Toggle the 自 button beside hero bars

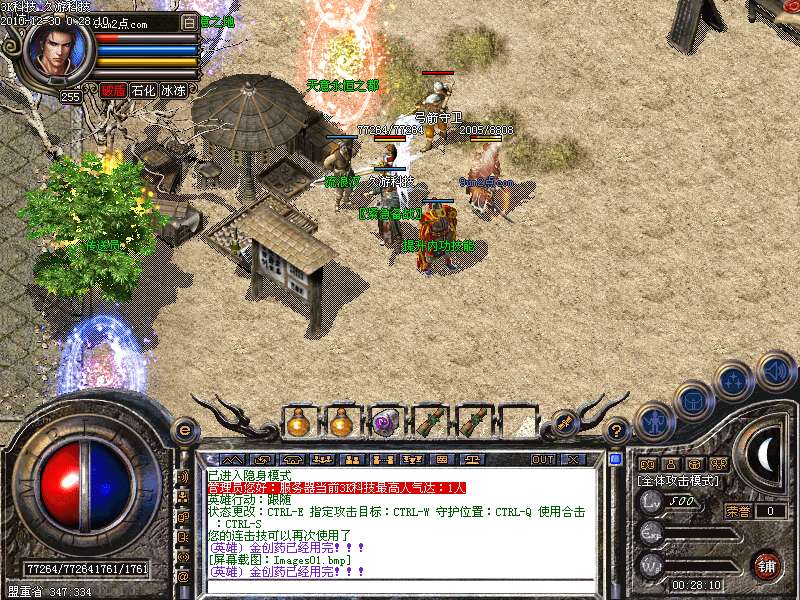[x=190, y=22]
